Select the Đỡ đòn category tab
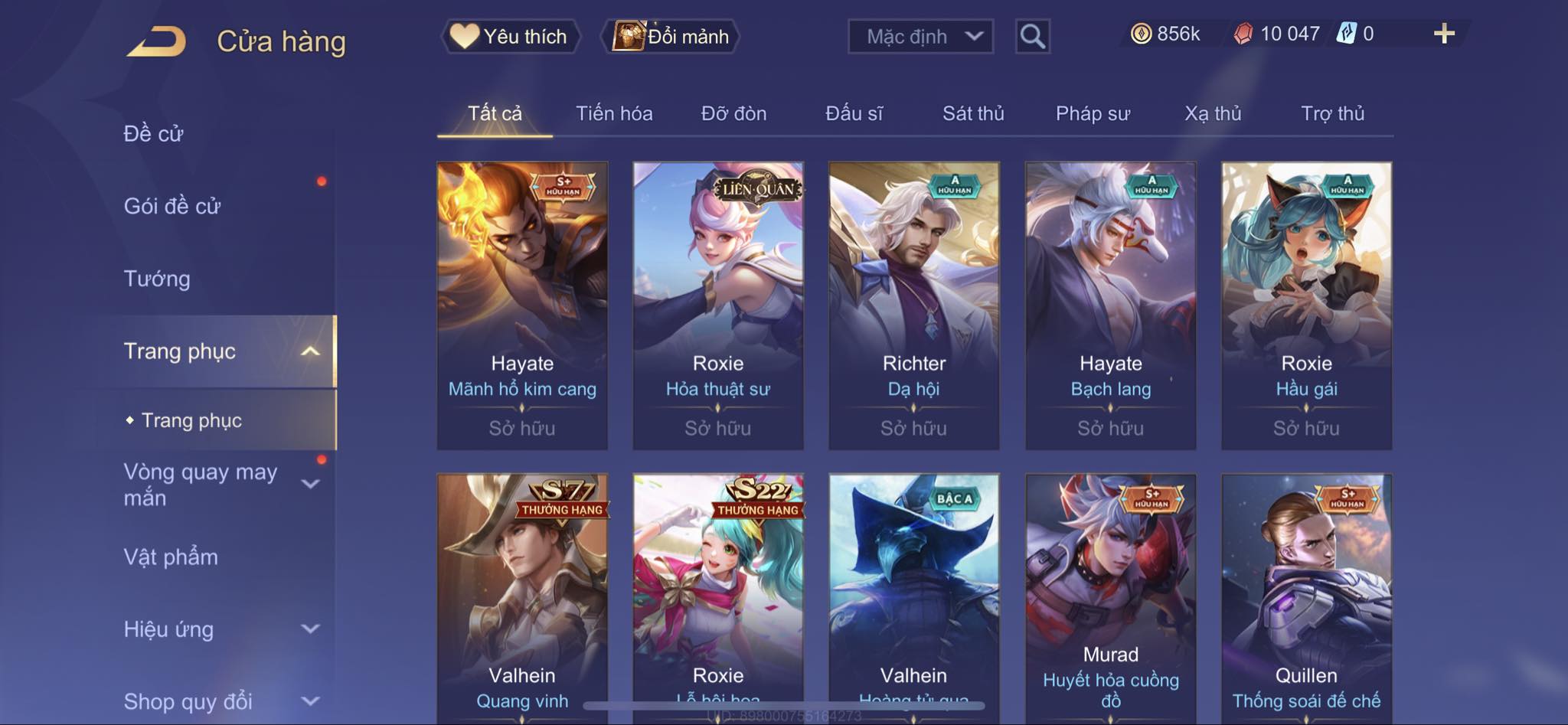The image size is (1568, 725). 733,113
